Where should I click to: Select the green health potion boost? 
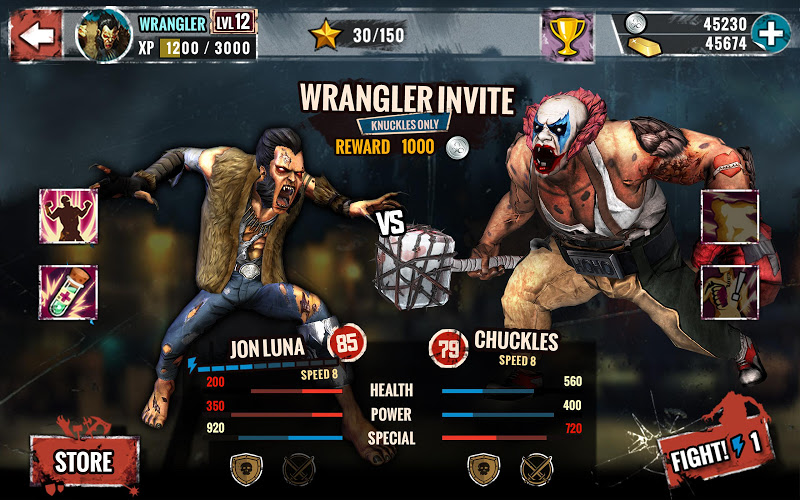point(68,291)
